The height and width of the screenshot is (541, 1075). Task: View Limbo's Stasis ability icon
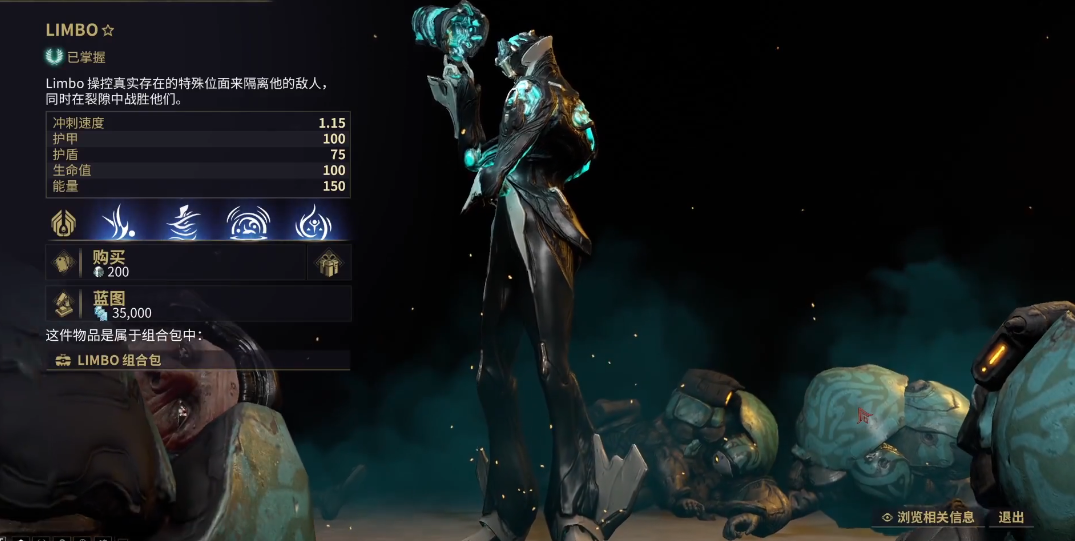point(186,222)
